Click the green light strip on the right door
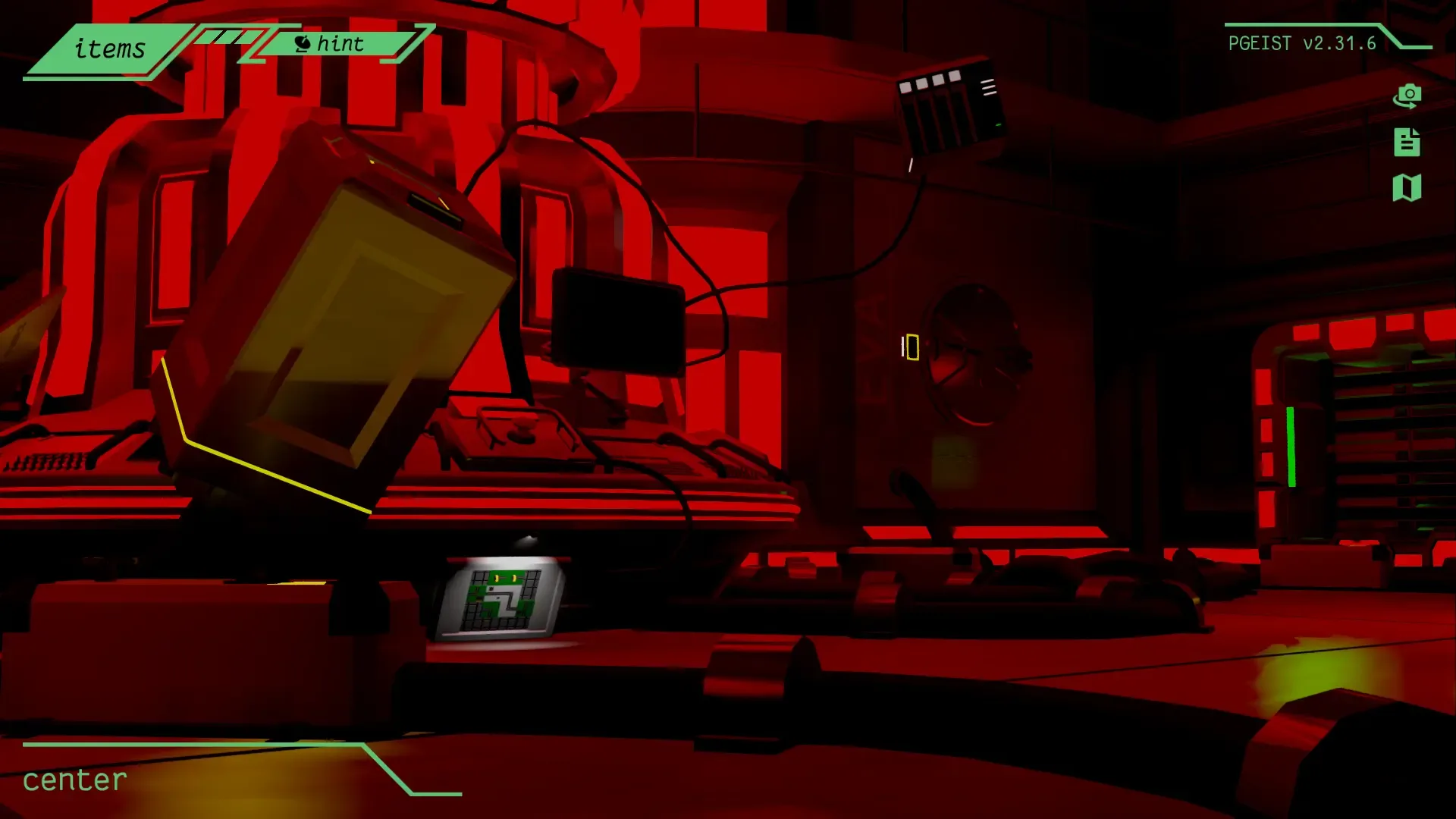This screenshot has width=1456, height=819. pyautogui.click(x=1291, y=447)
